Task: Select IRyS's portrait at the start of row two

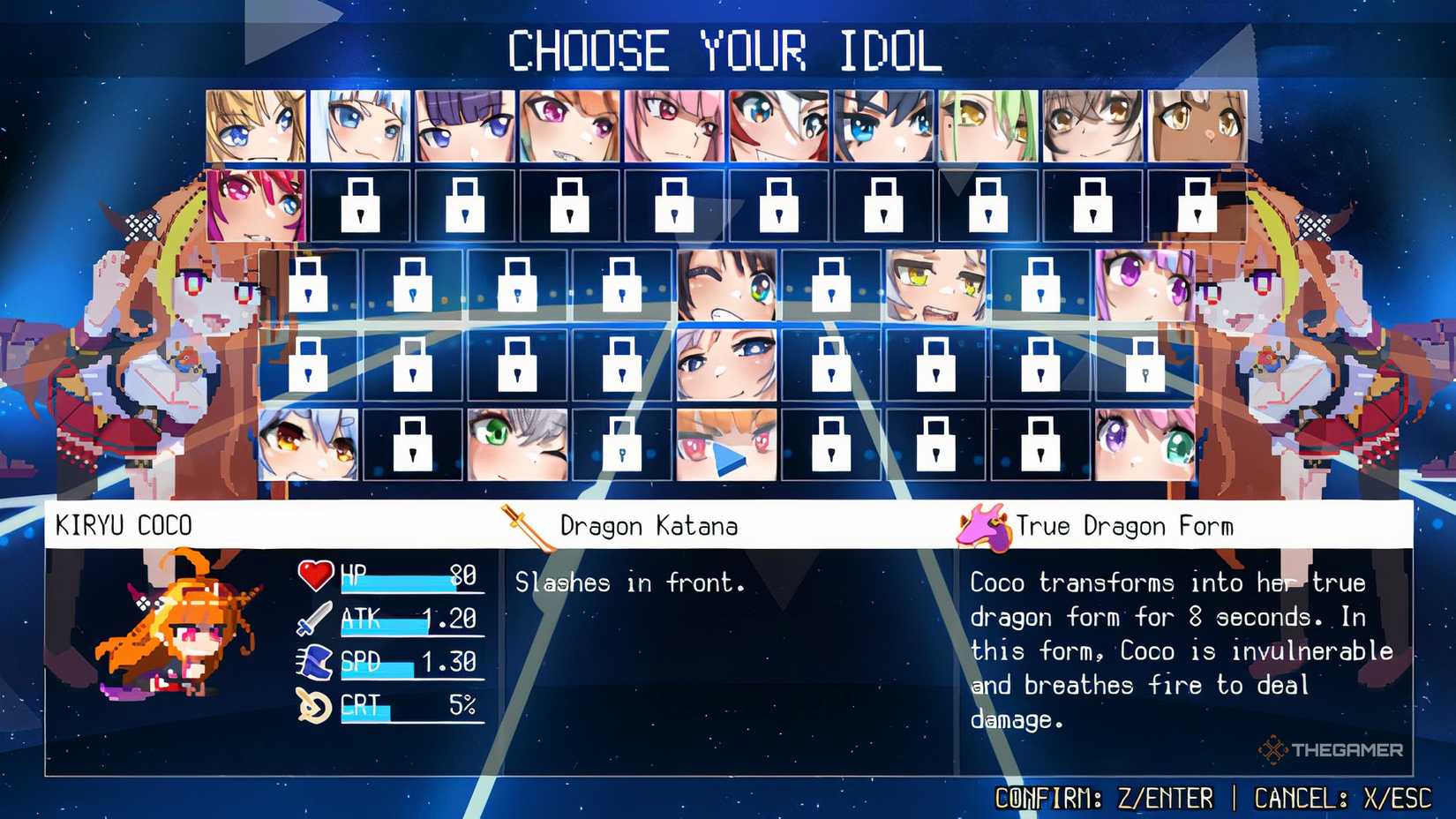Action: pos(255,205)
